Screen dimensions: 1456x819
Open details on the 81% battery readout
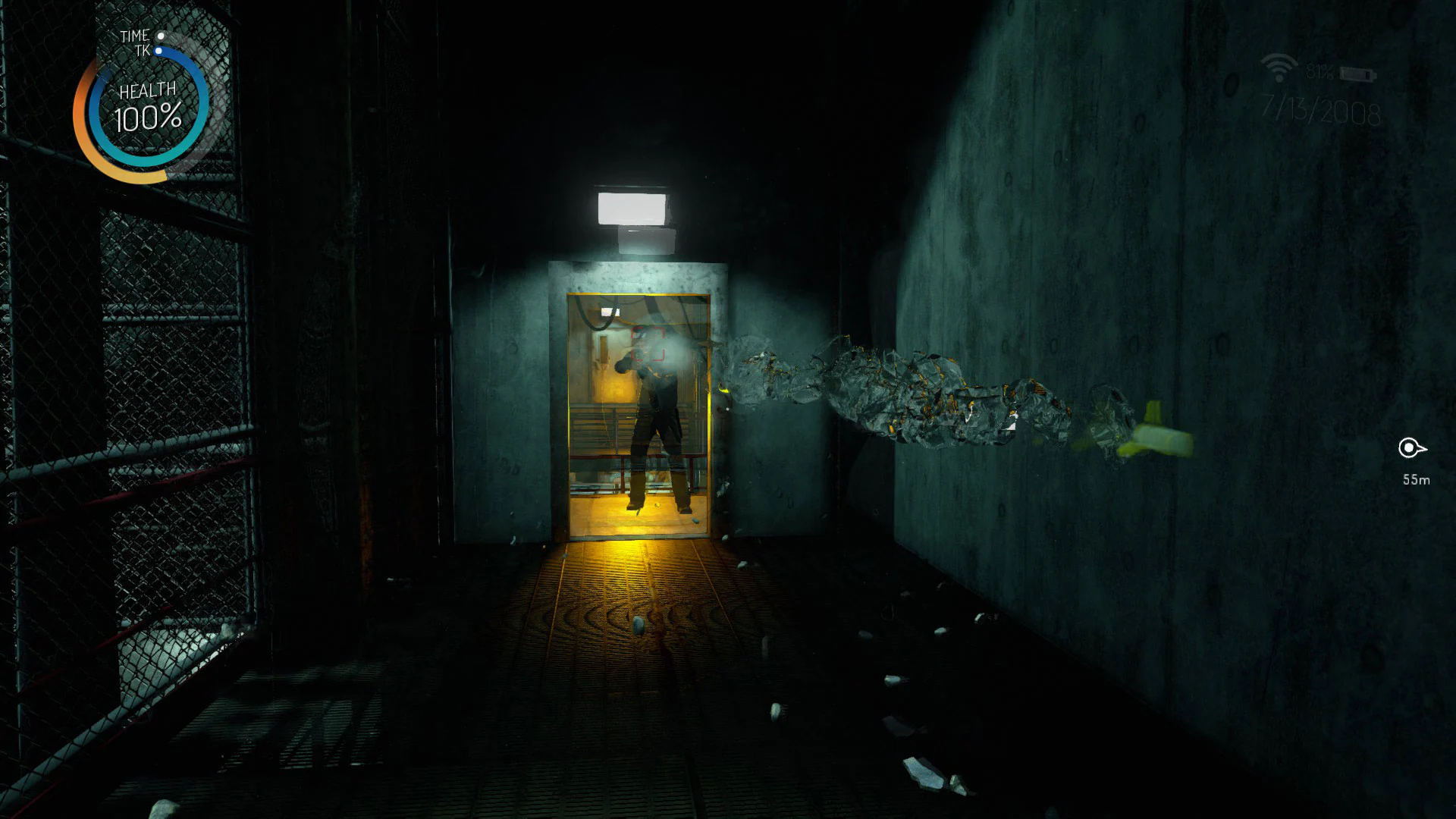click(1321, 72)
